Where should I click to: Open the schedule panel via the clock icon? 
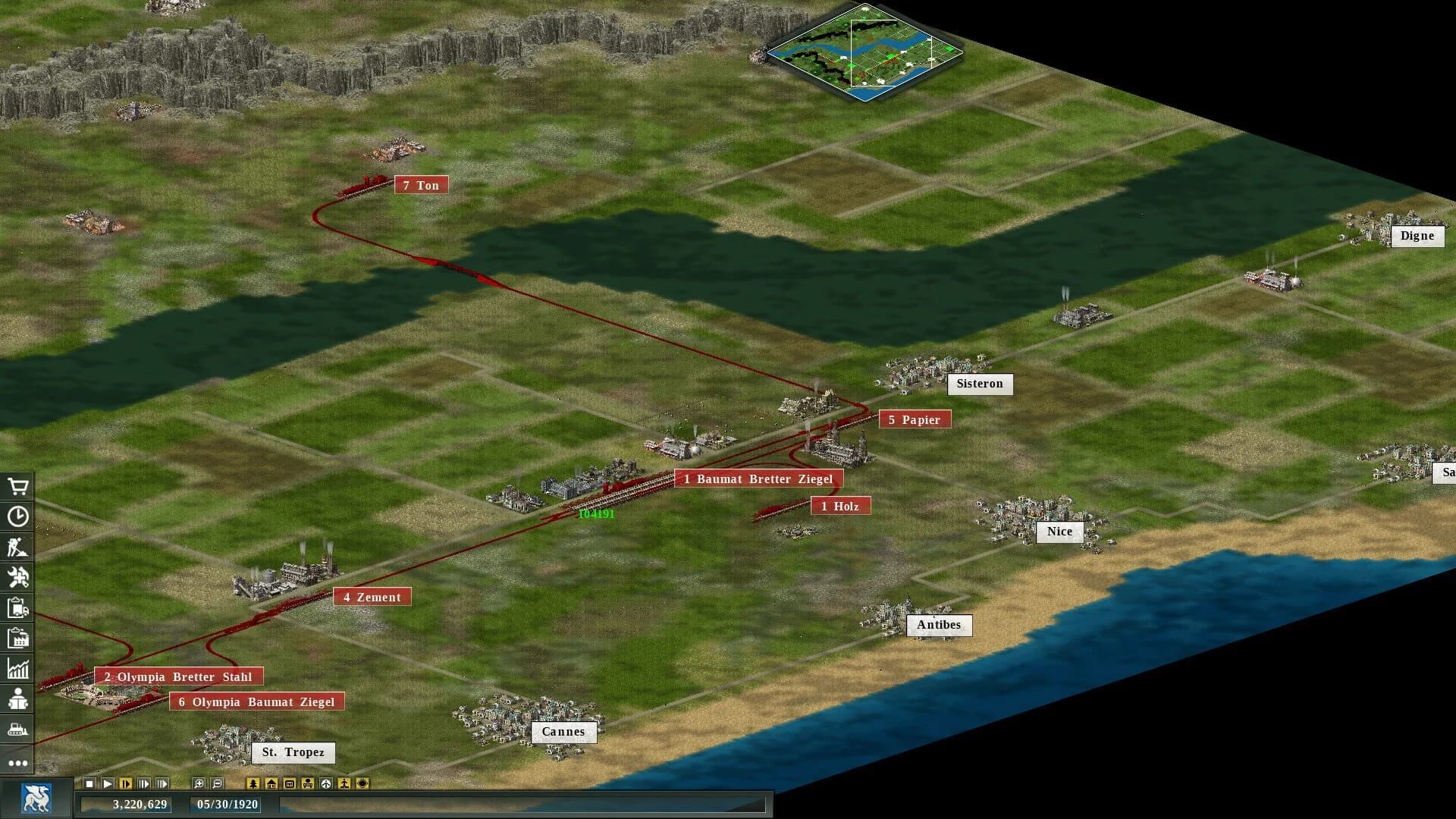pyautogui.click(x=18, y=517)
